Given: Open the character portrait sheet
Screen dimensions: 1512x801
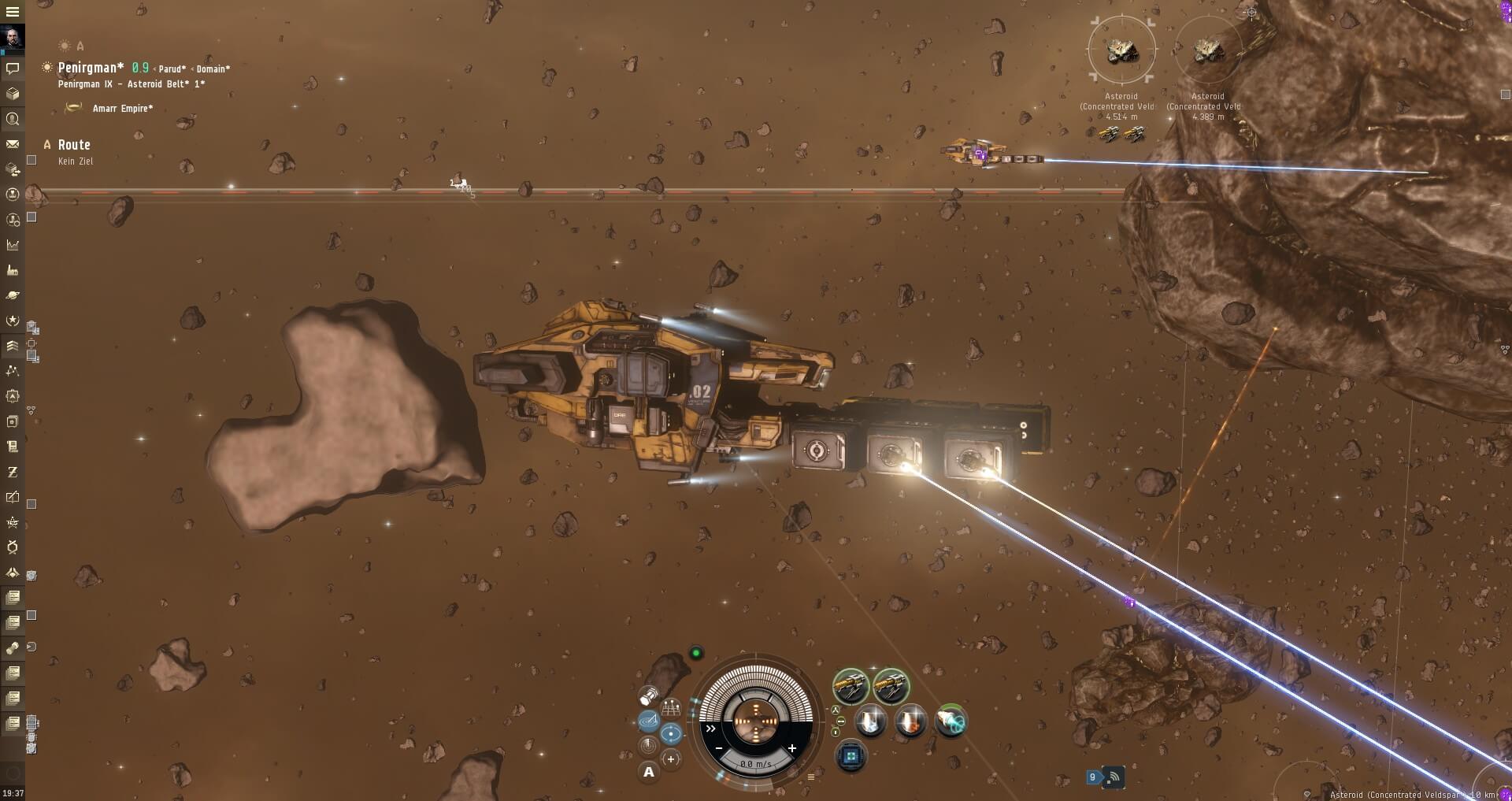Looking at the screenshot, I should click(13, 37).
